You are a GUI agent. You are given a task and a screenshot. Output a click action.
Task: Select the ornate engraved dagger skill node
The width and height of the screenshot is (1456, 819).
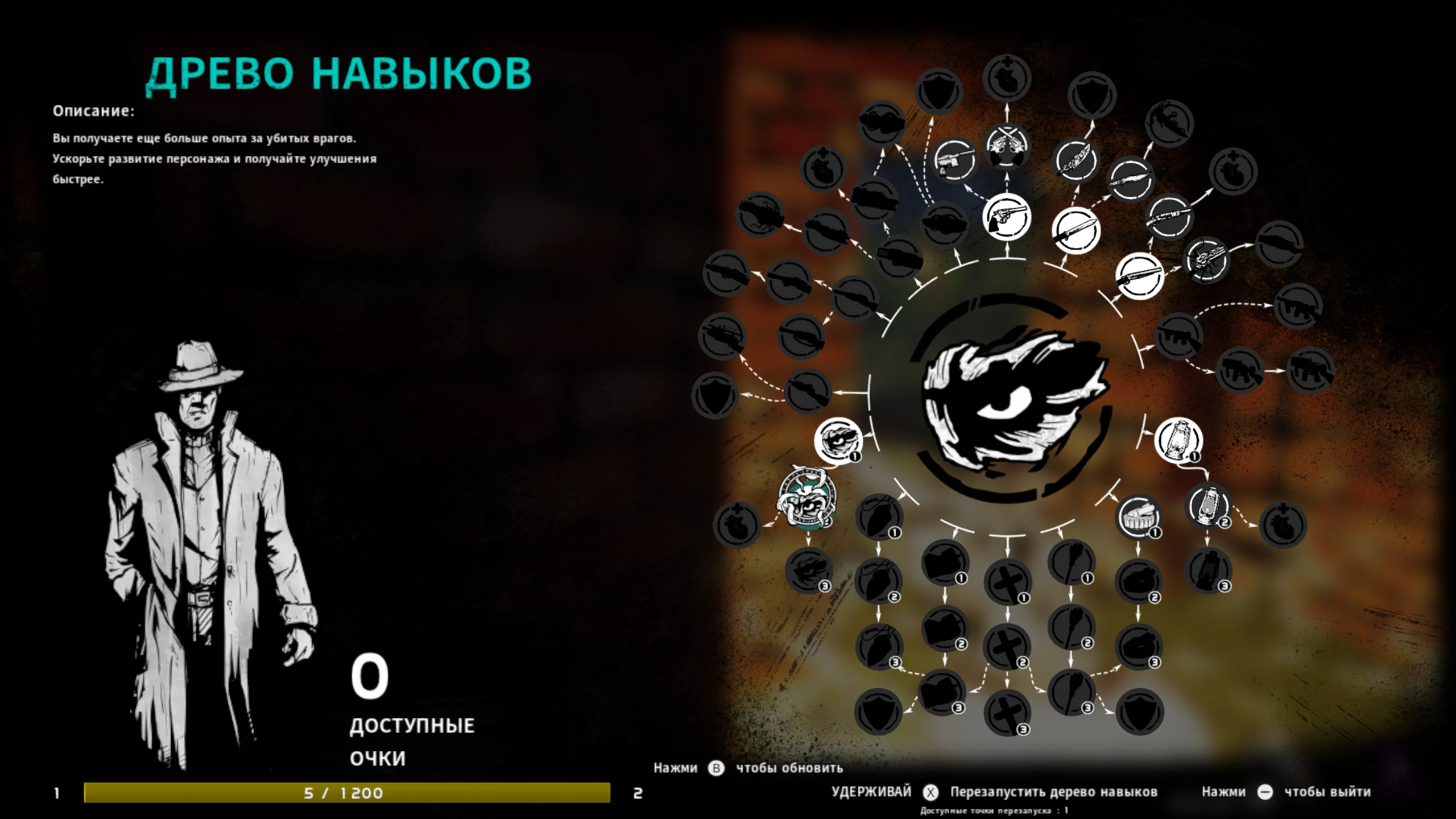point(1076,161)
